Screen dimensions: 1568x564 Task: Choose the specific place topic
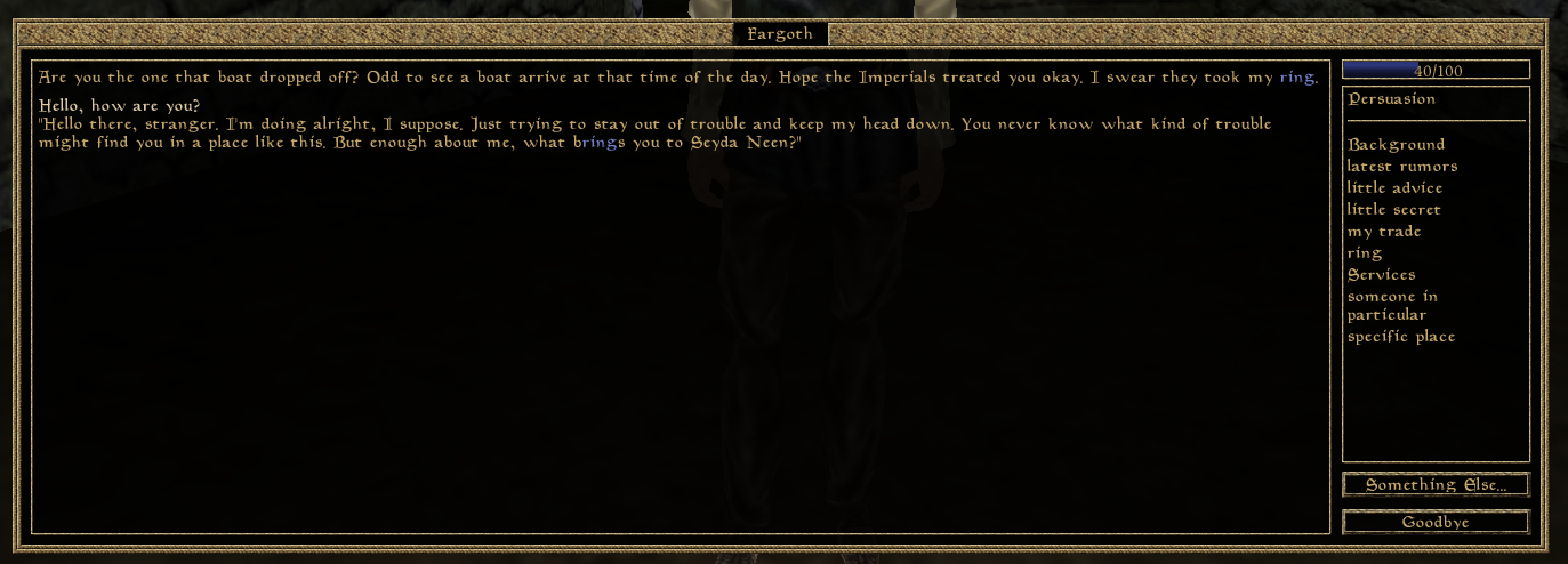(x=1401, y=336)
